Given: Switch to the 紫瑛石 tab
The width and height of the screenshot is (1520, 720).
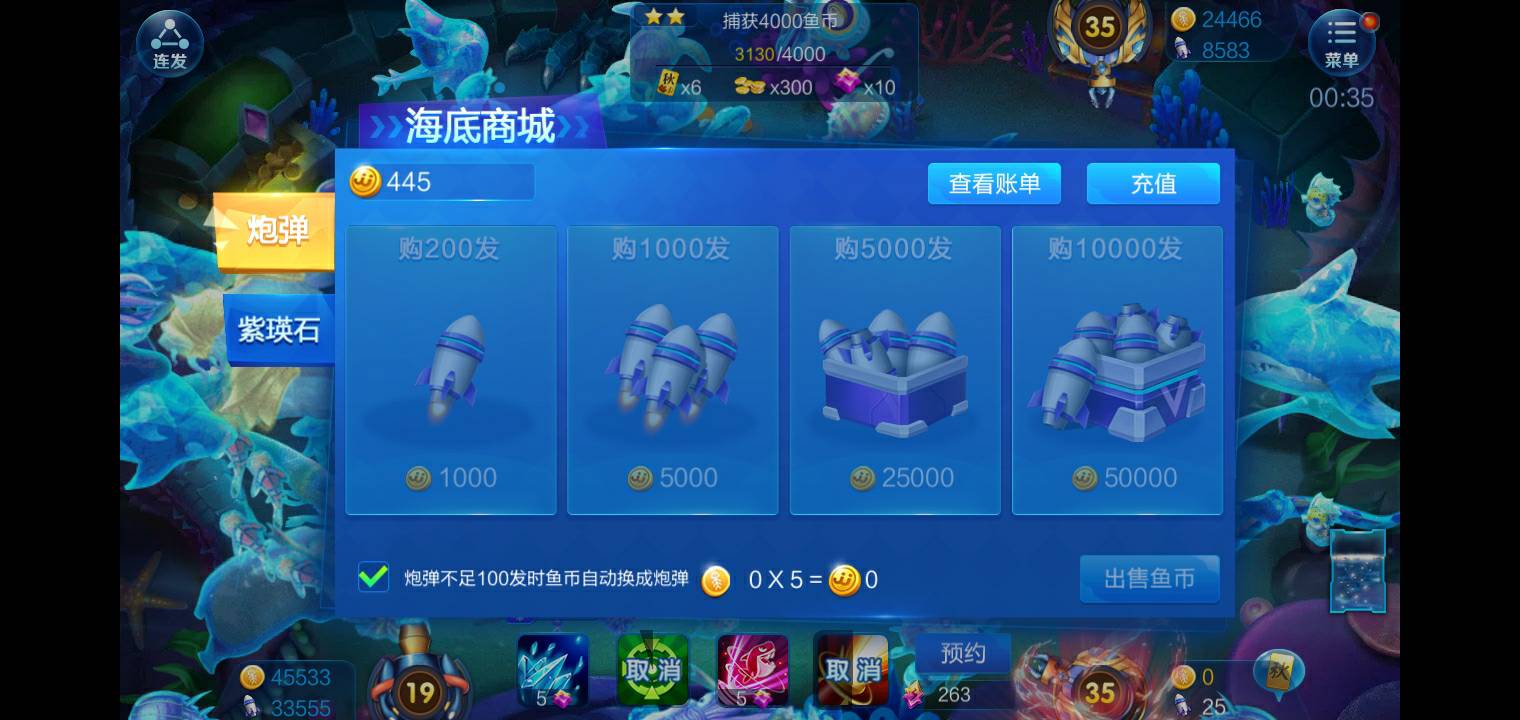Looking at the screenshot, I should (278, 331).
